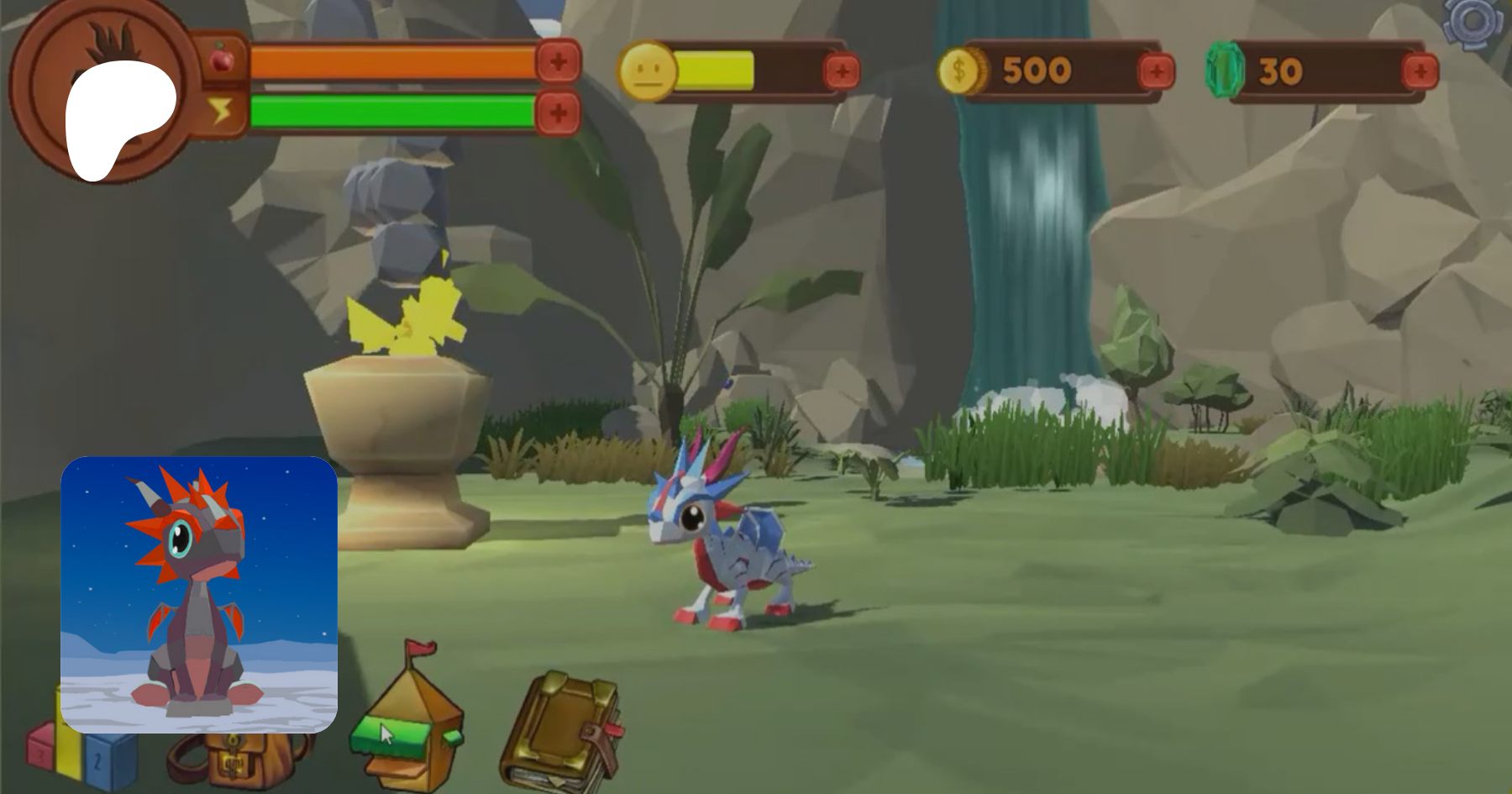
Task: Buy more gold coins with the plus button
Action: click(1157, 71)
